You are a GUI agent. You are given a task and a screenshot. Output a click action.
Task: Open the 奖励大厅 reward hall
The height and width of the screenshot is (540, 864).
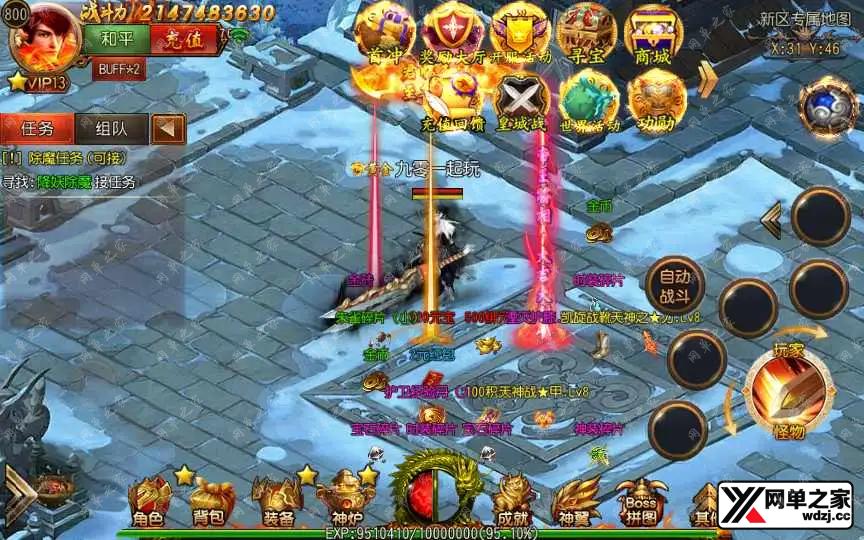click(x=453, y=33)
